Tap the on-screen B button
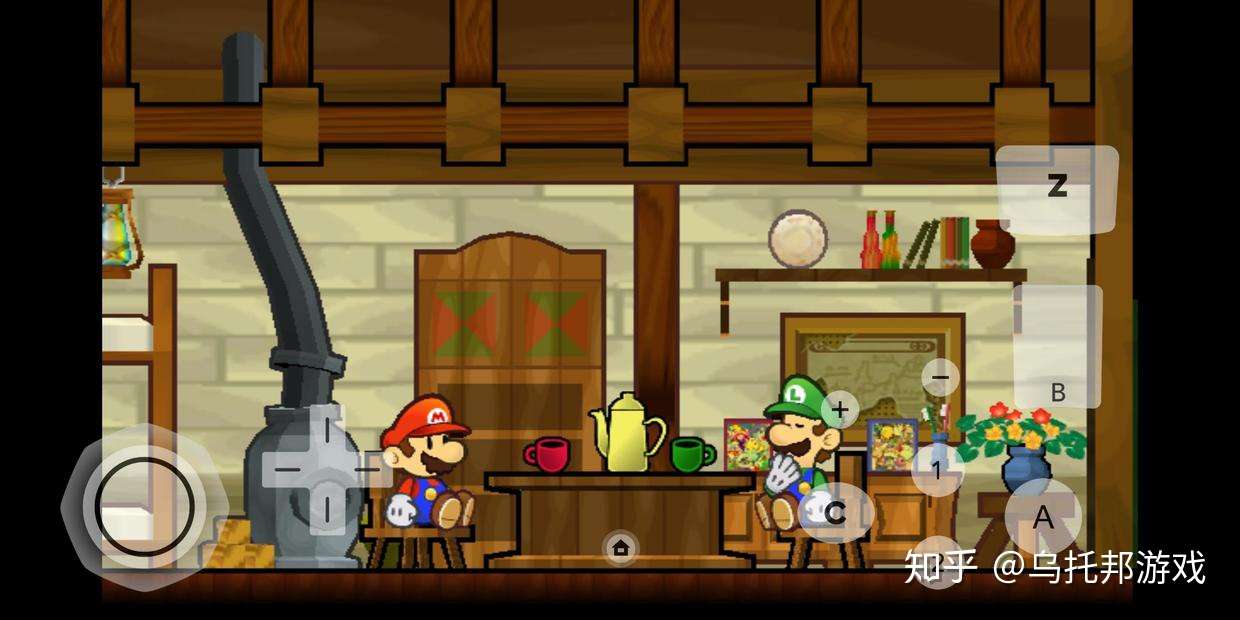Image resolution: width=1240 pixels, height=620 pixels. (x=1057, y=346)
